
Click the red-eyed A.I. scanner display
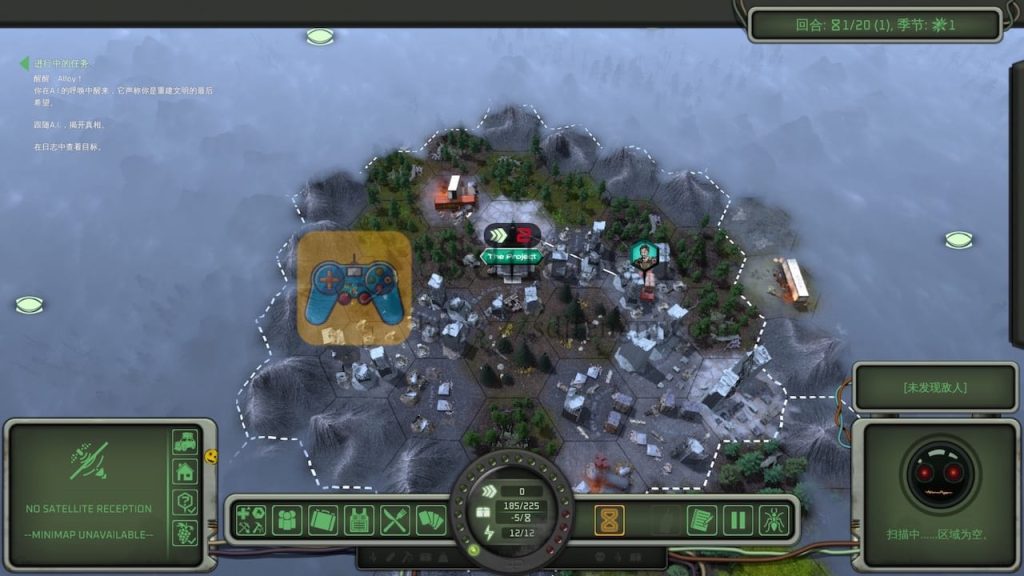(x=940, y=472)
